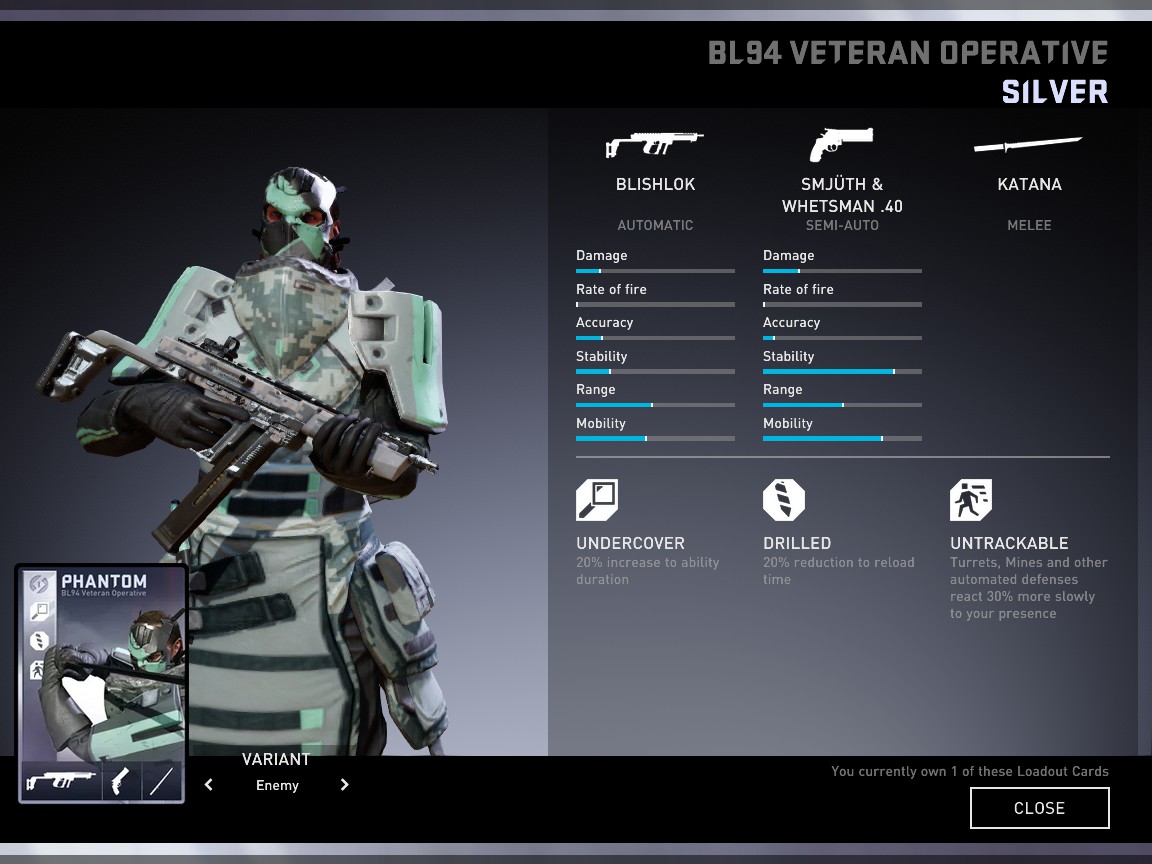
Task: Click the Blishlok weapon icon
Action: [x=655, y=145]
